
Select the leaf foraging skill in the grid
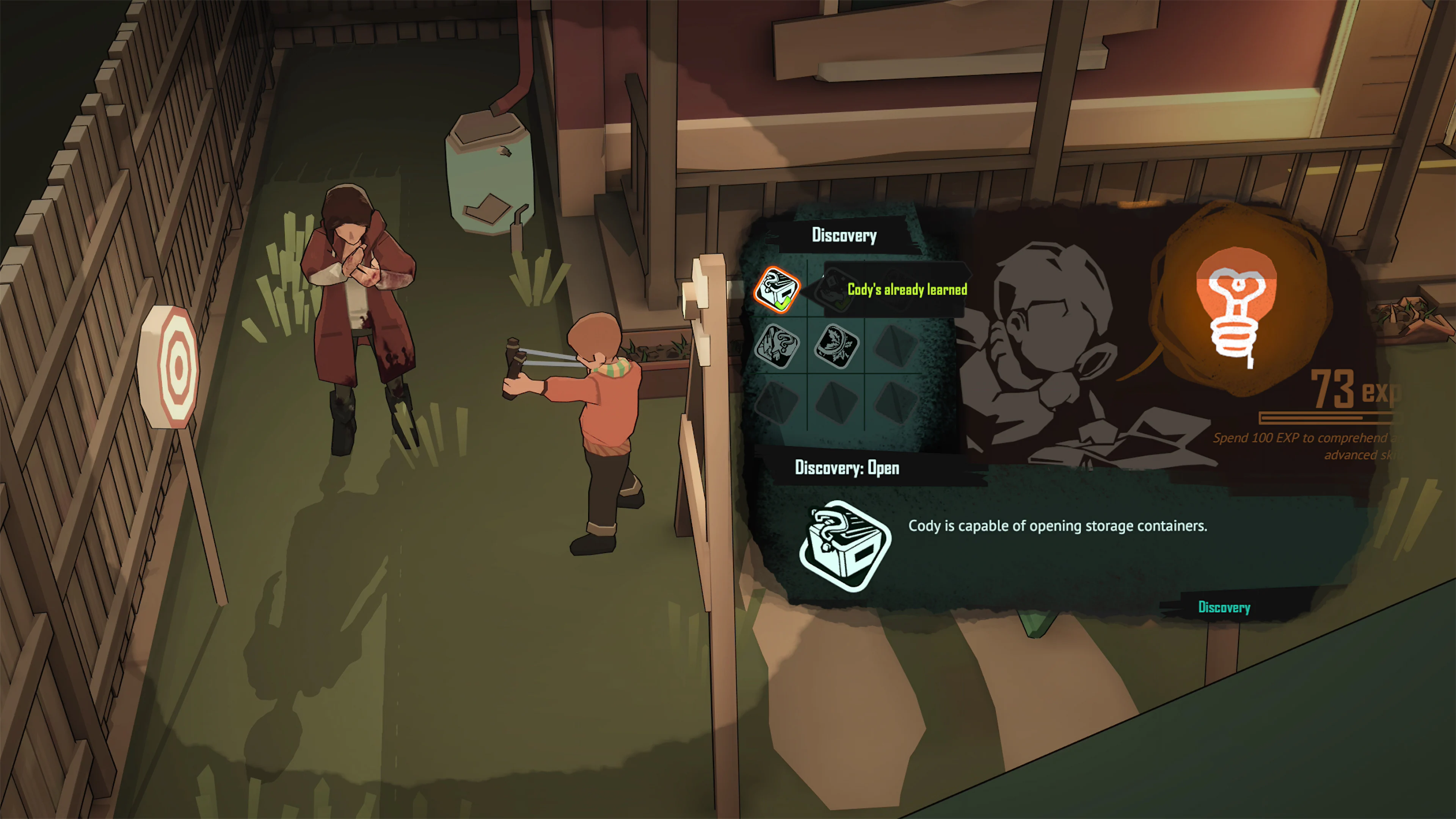[x=837, y=347]
